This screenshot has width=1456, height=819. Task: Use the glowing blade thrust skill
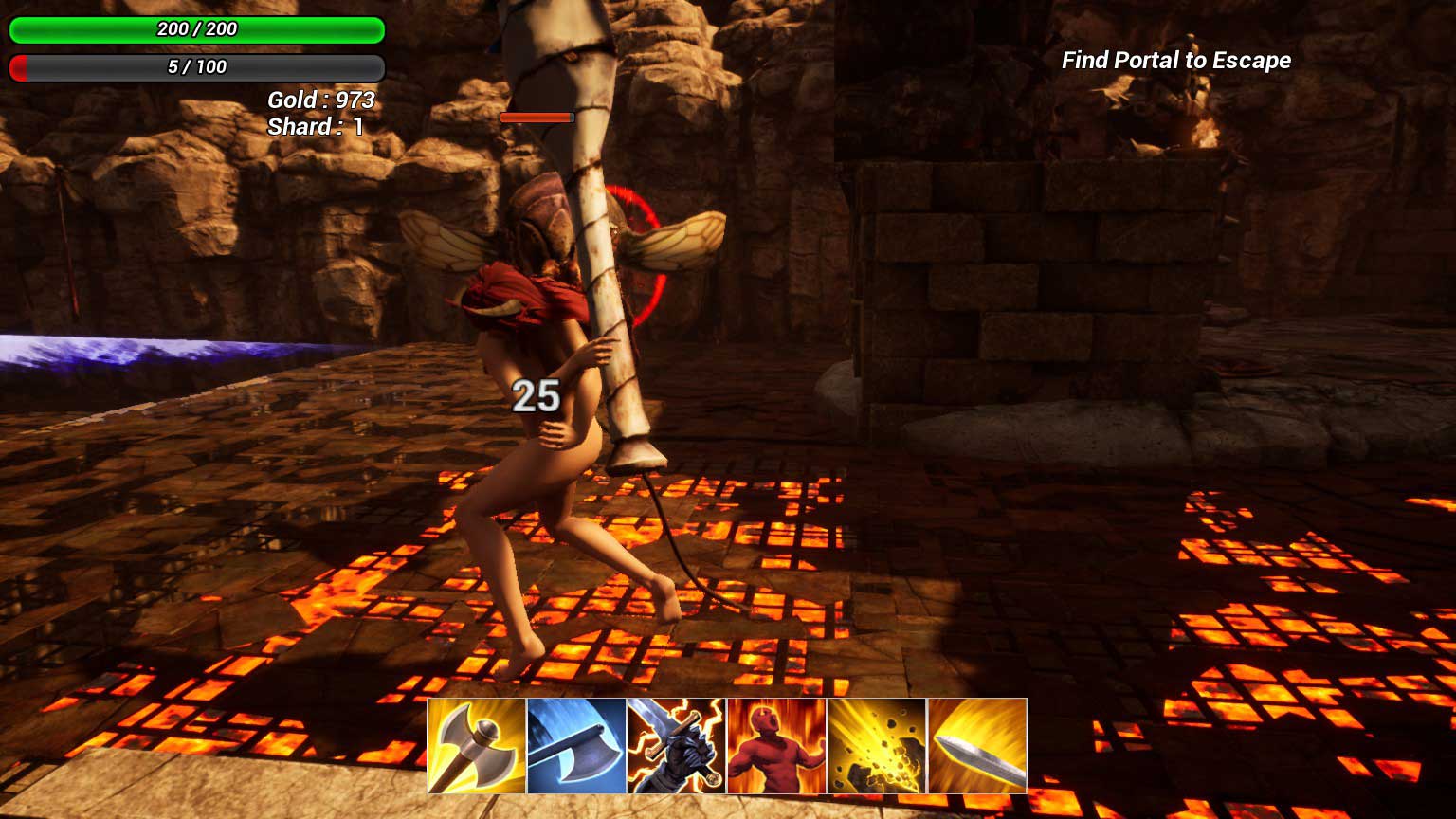[x=977, y=746]
